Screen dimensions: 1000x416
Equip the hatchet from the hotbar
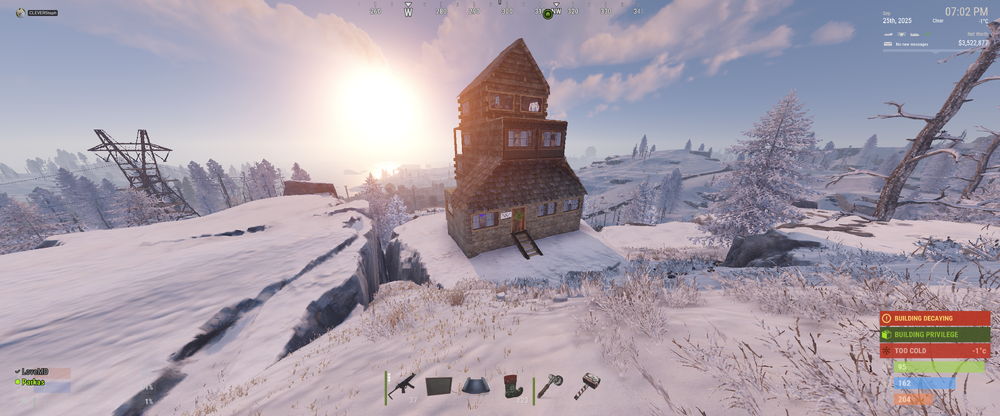click(x=549, y=386)
